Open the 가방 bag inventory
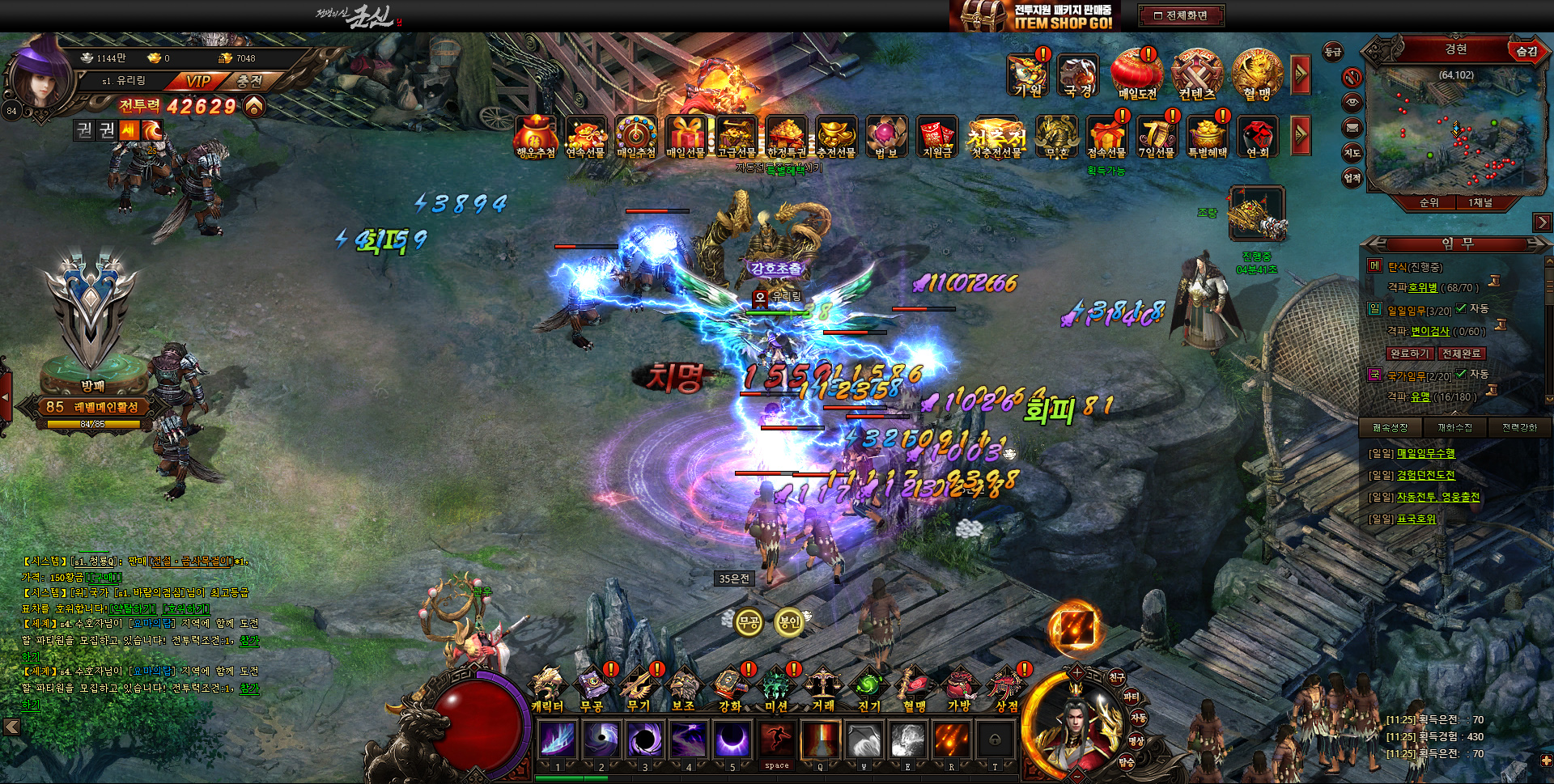1554x784 pixels. pos(960,688)
